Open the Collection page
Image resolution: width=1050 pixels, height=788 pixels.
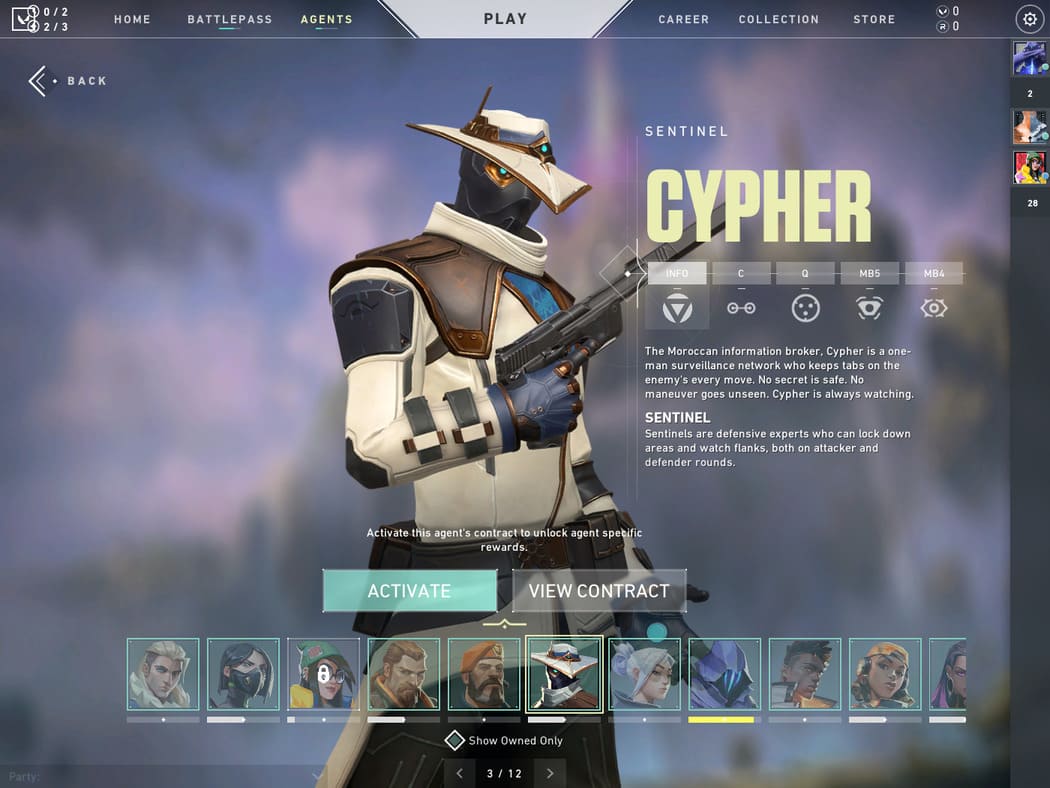click(778, 19)
